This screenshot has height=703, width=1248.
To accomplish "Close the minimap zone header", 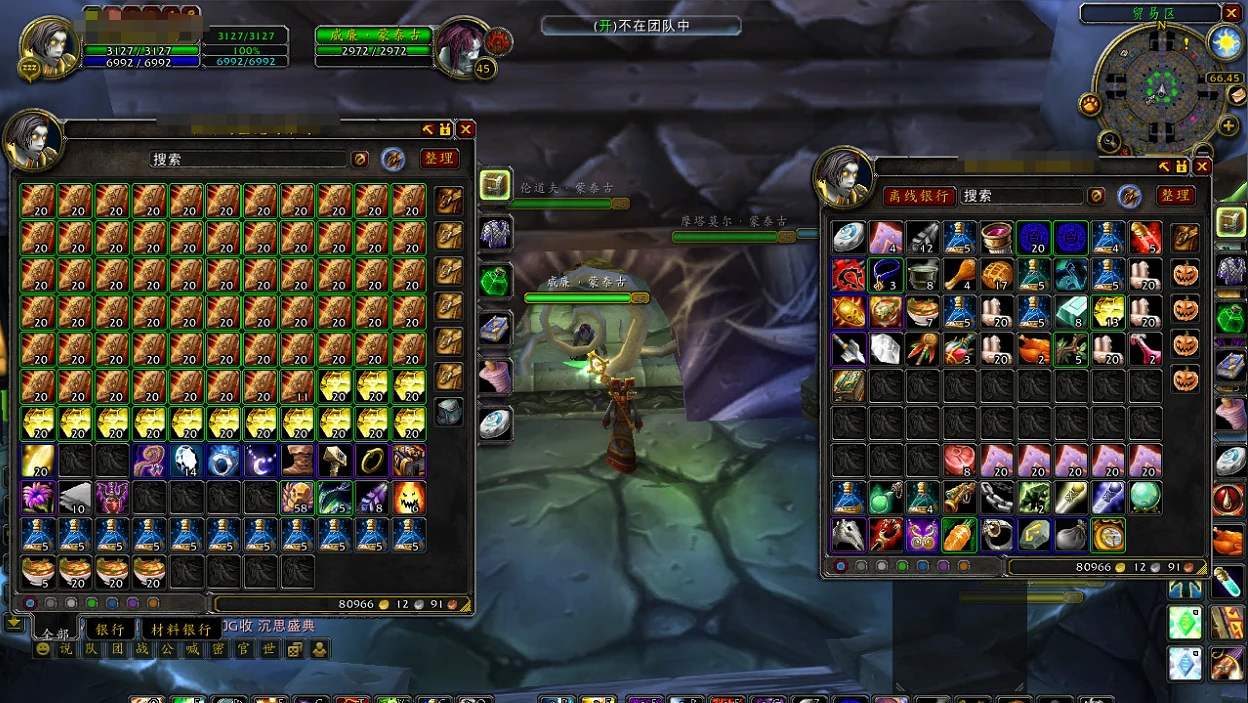I will coord(1231,13).
